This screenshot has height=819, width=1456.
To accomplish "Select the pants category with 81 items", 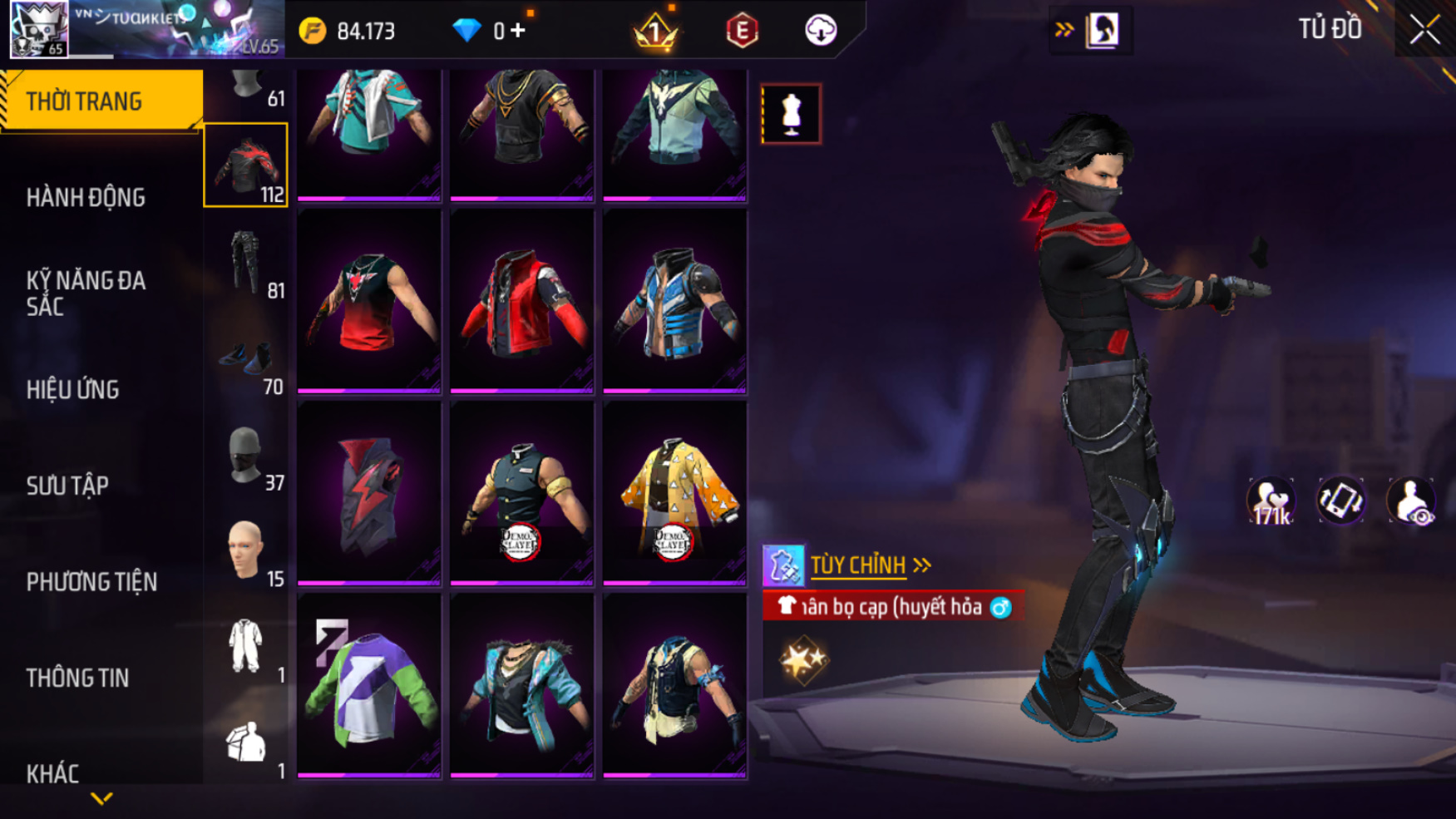I will tap(246, 264).
